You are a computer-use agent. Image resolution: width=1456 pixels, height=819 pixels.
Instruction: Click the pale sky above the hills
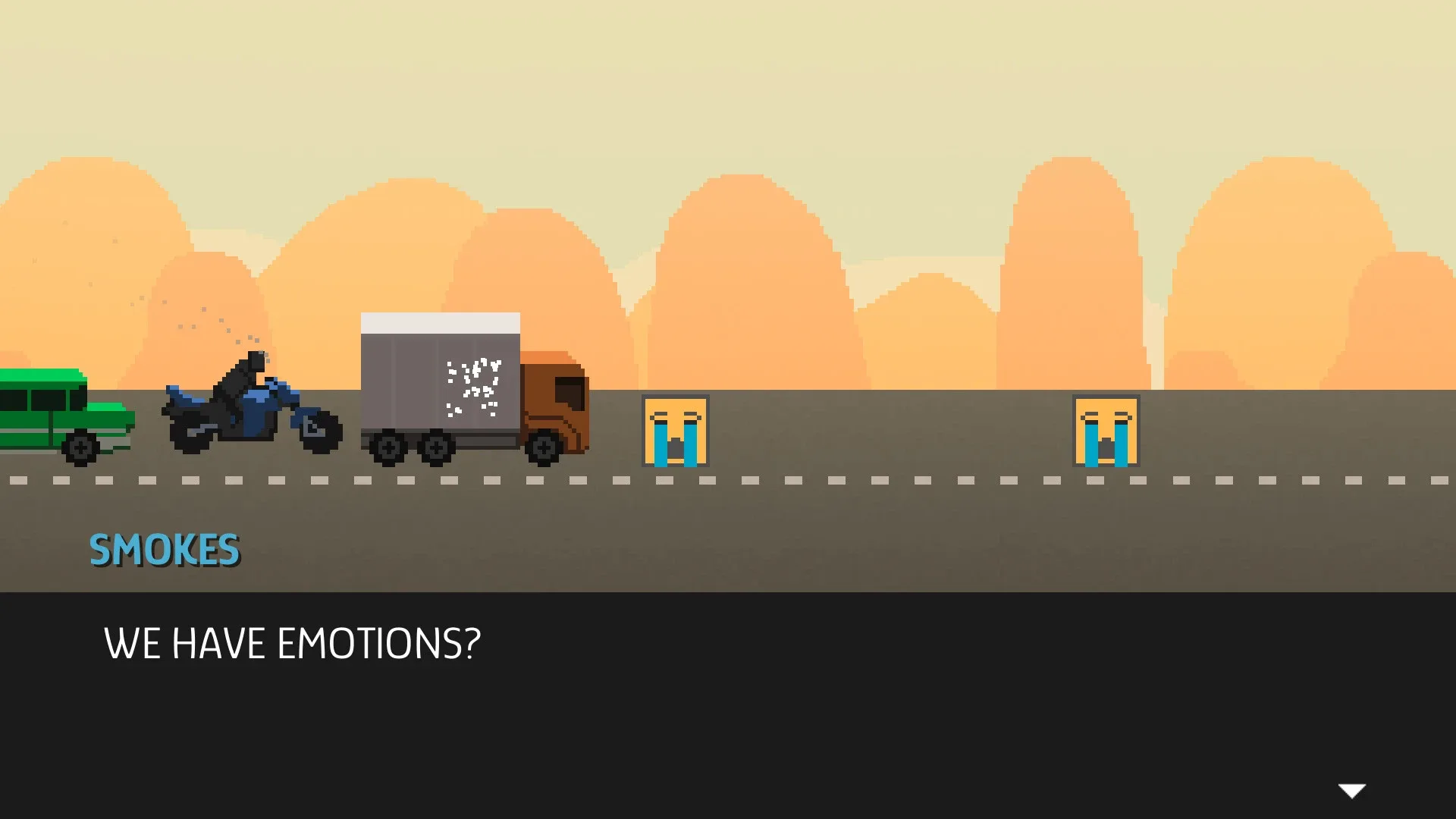click(x=728, y=76)
